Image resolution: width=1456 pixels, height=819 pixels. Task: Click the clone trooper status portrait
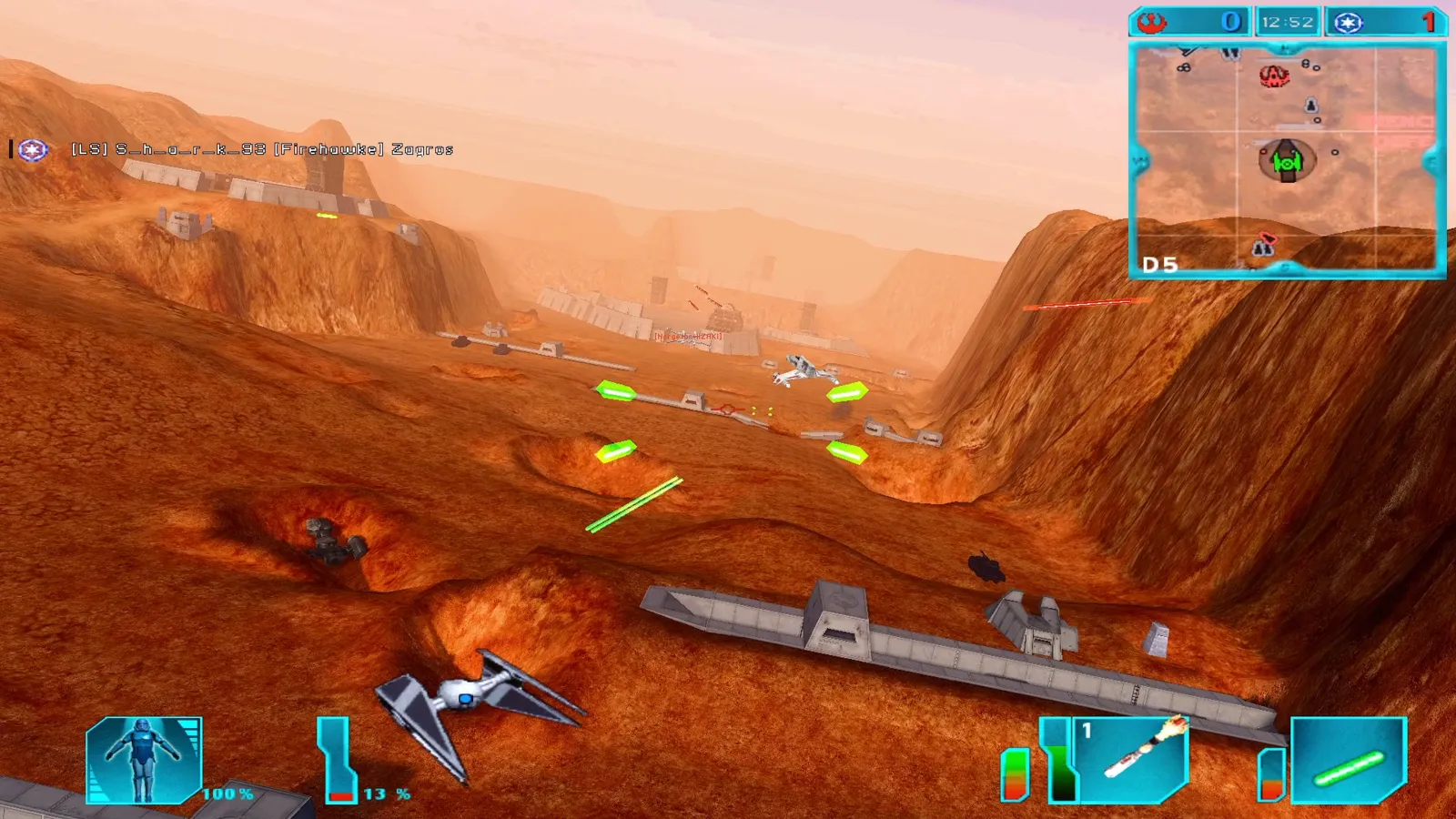(x=144, y=761)
